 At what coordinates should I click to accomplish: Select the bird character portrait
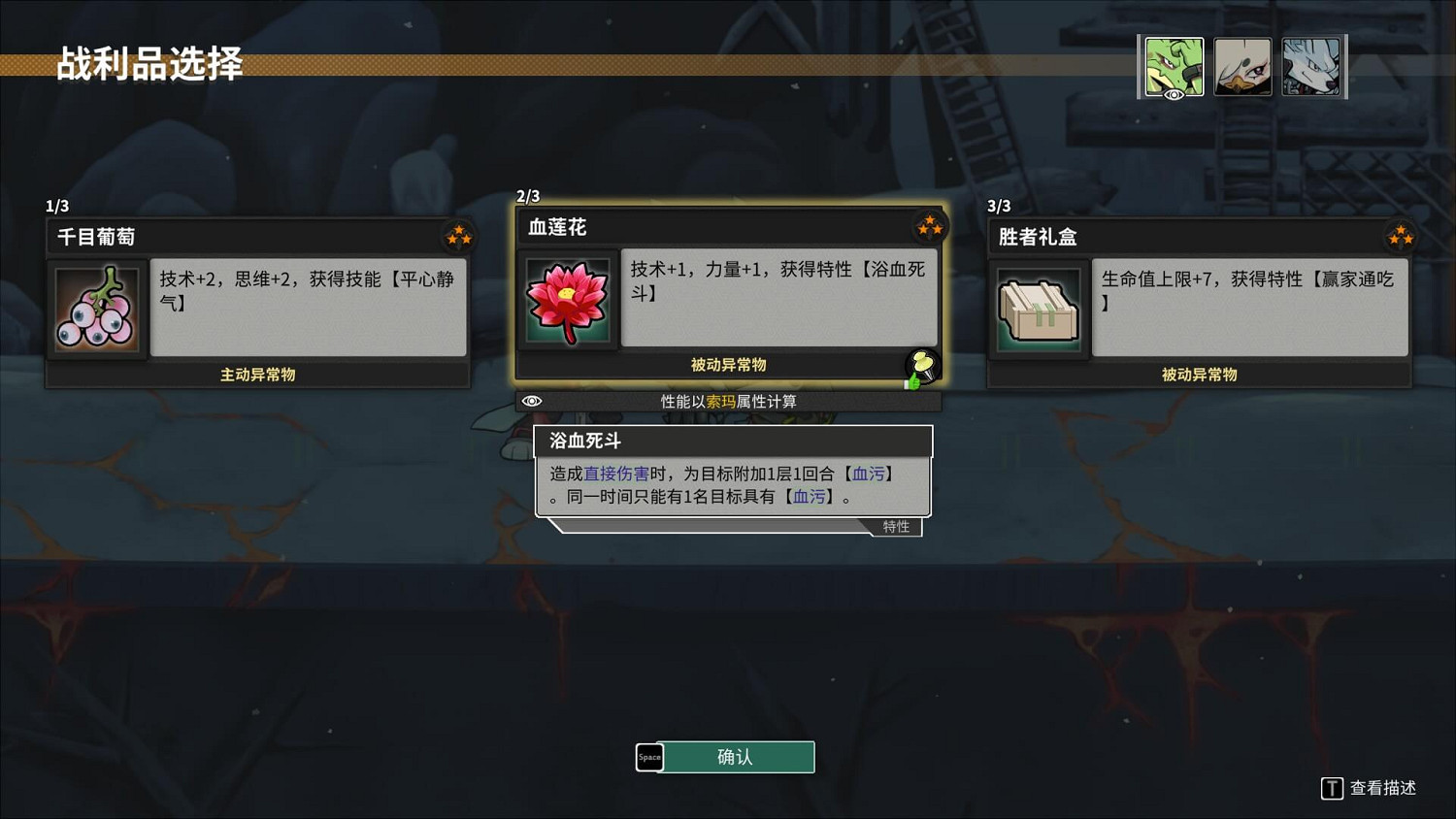click(x=1243, y=64)
